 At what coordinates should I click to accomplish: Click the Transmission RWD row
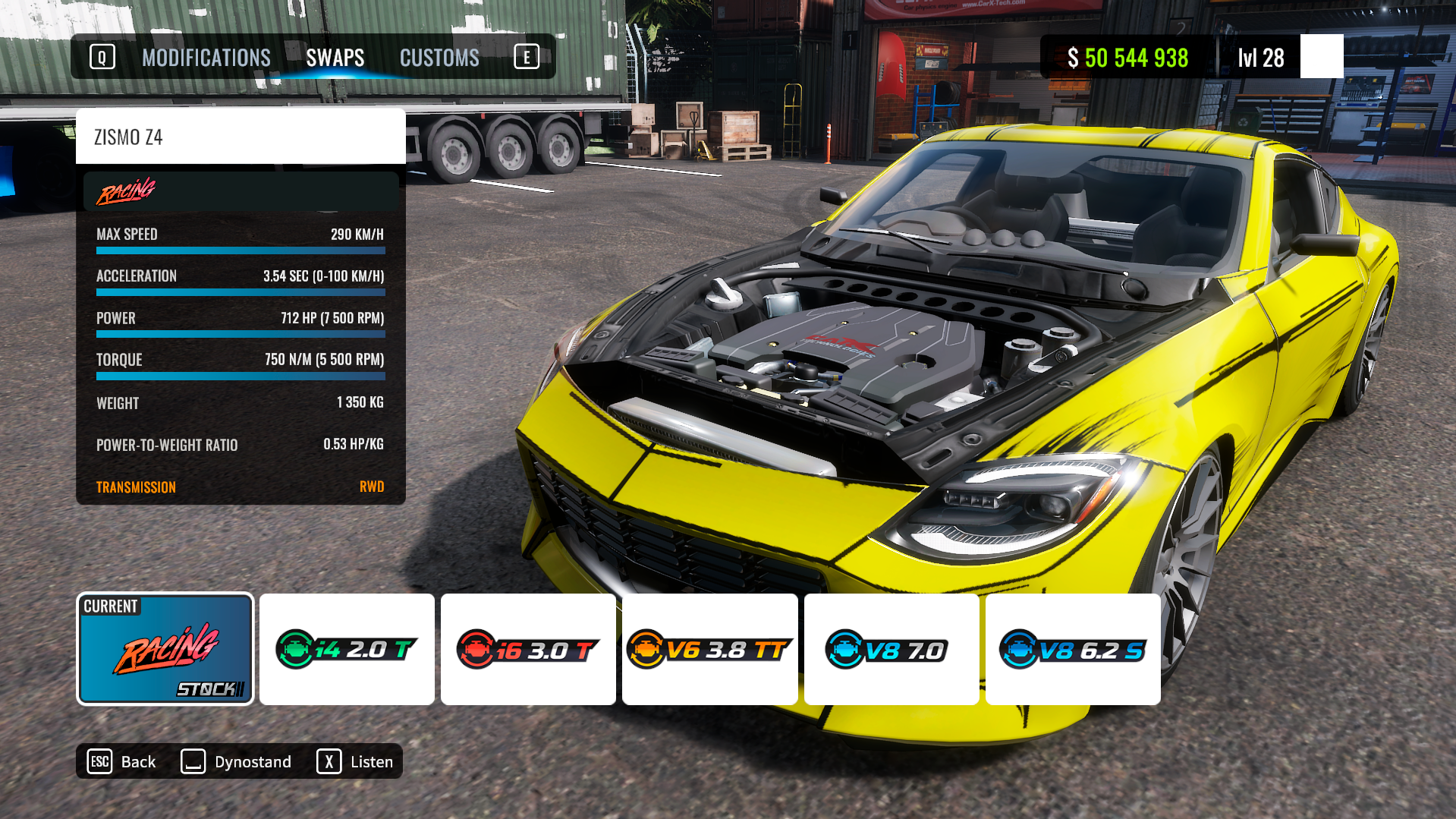[x=240, y=487]
